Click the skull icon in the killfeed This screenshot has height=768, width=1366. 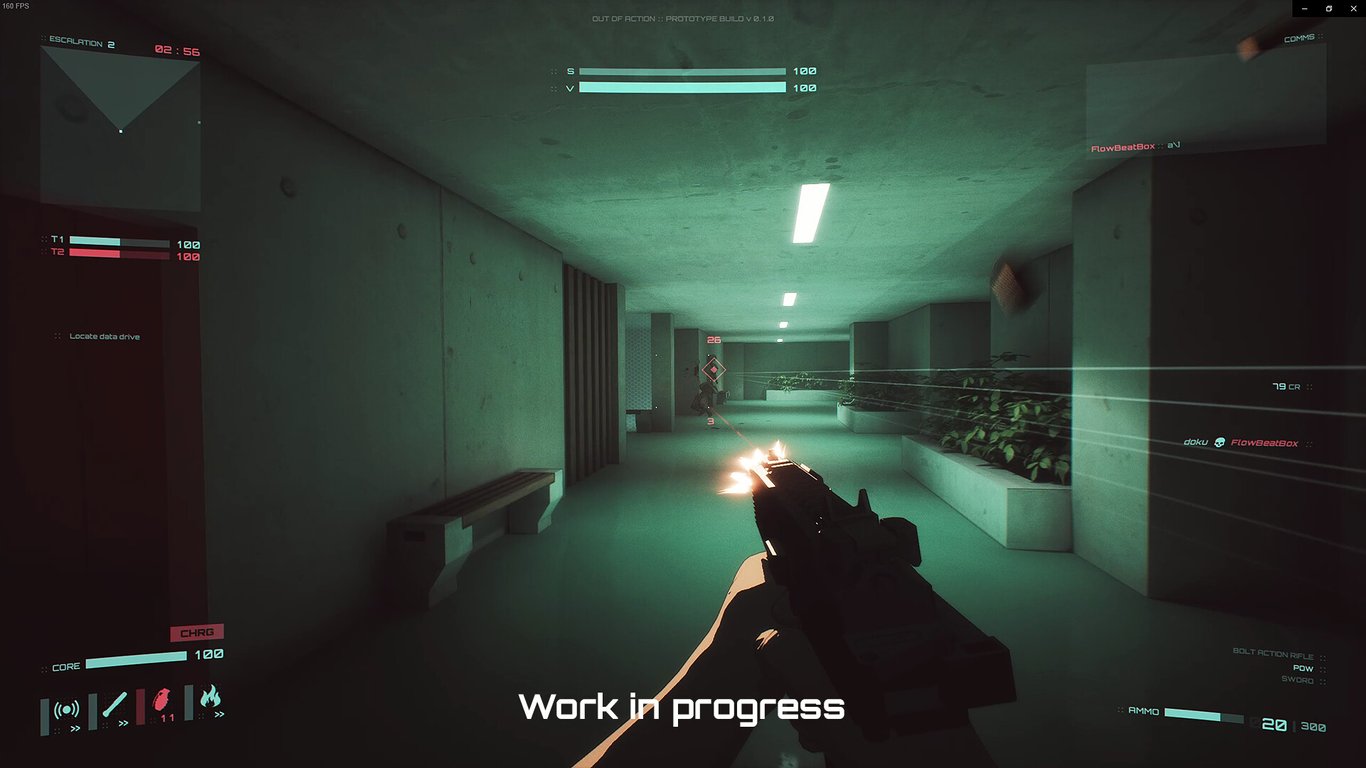(x=1220, y=442)
